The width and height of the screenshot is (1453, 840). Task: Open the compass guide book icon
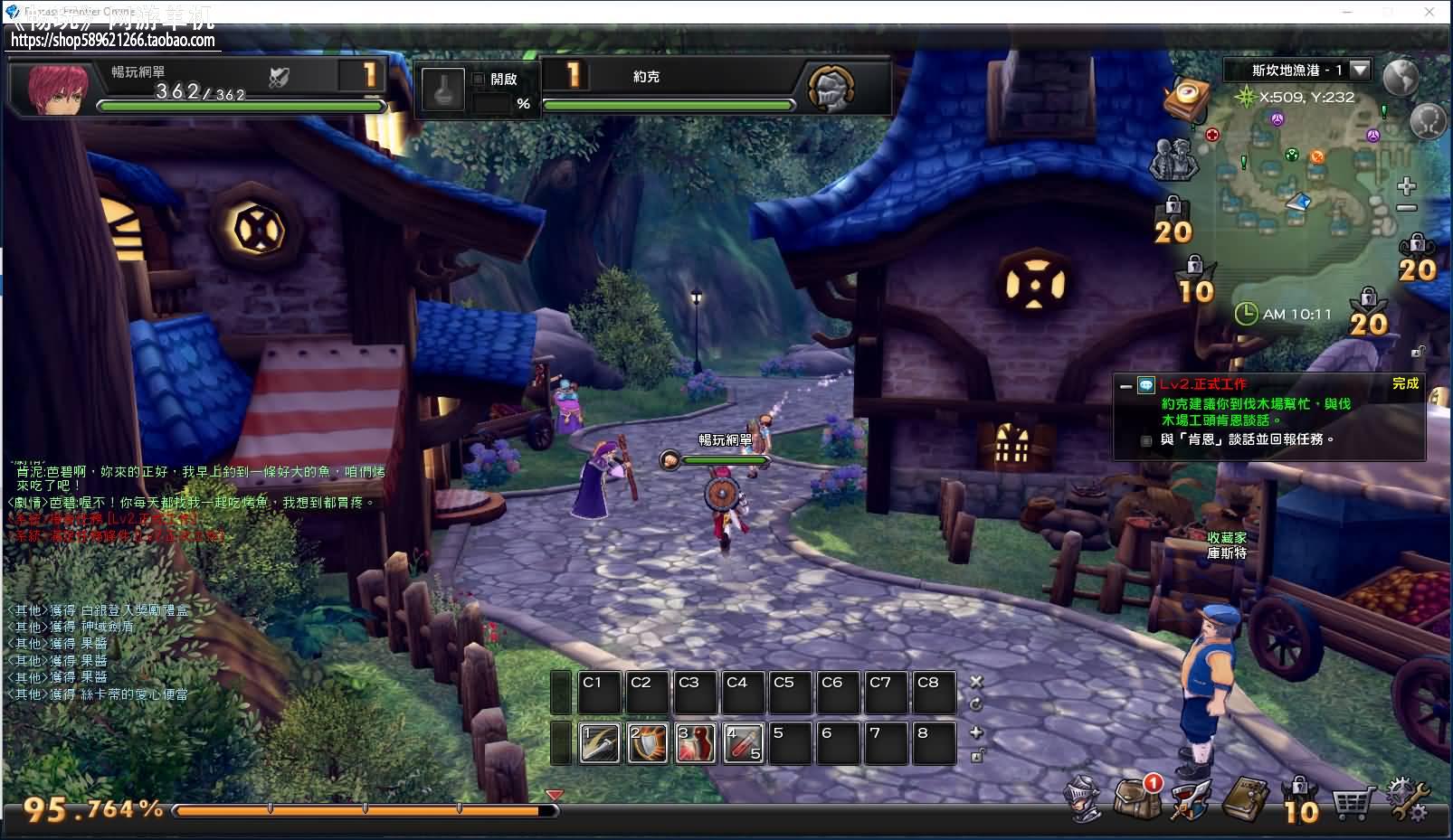click(1187, 97)
